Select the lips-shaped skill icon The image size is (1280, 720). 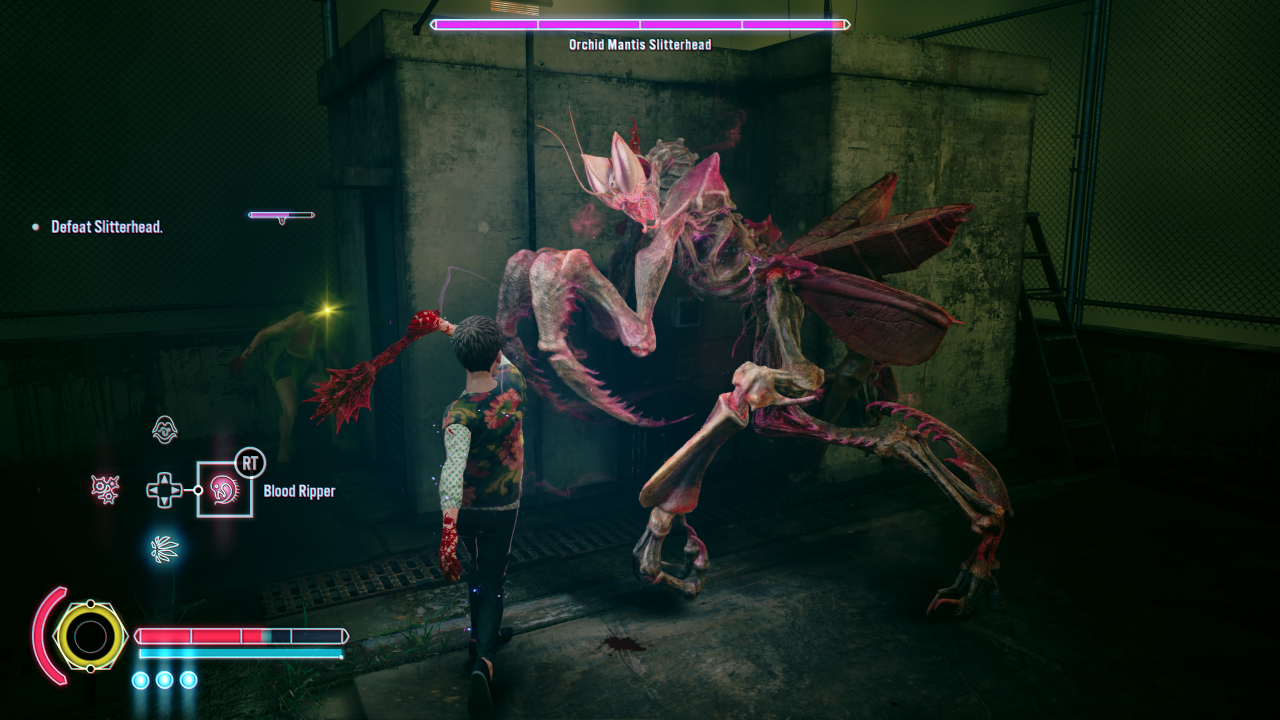[x=165, y=430]
